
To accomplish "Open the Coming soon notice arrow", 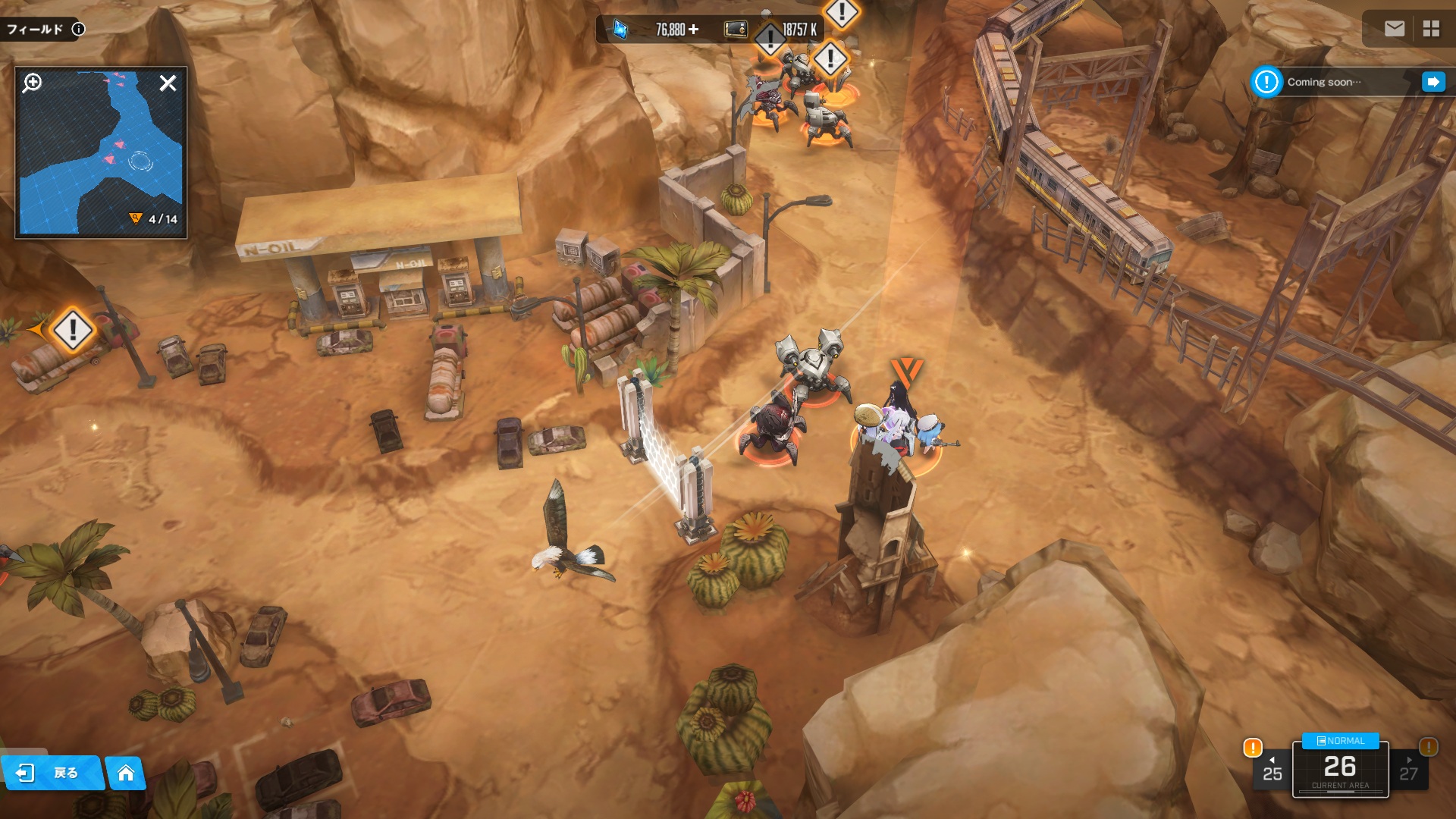I will 1432,82.
